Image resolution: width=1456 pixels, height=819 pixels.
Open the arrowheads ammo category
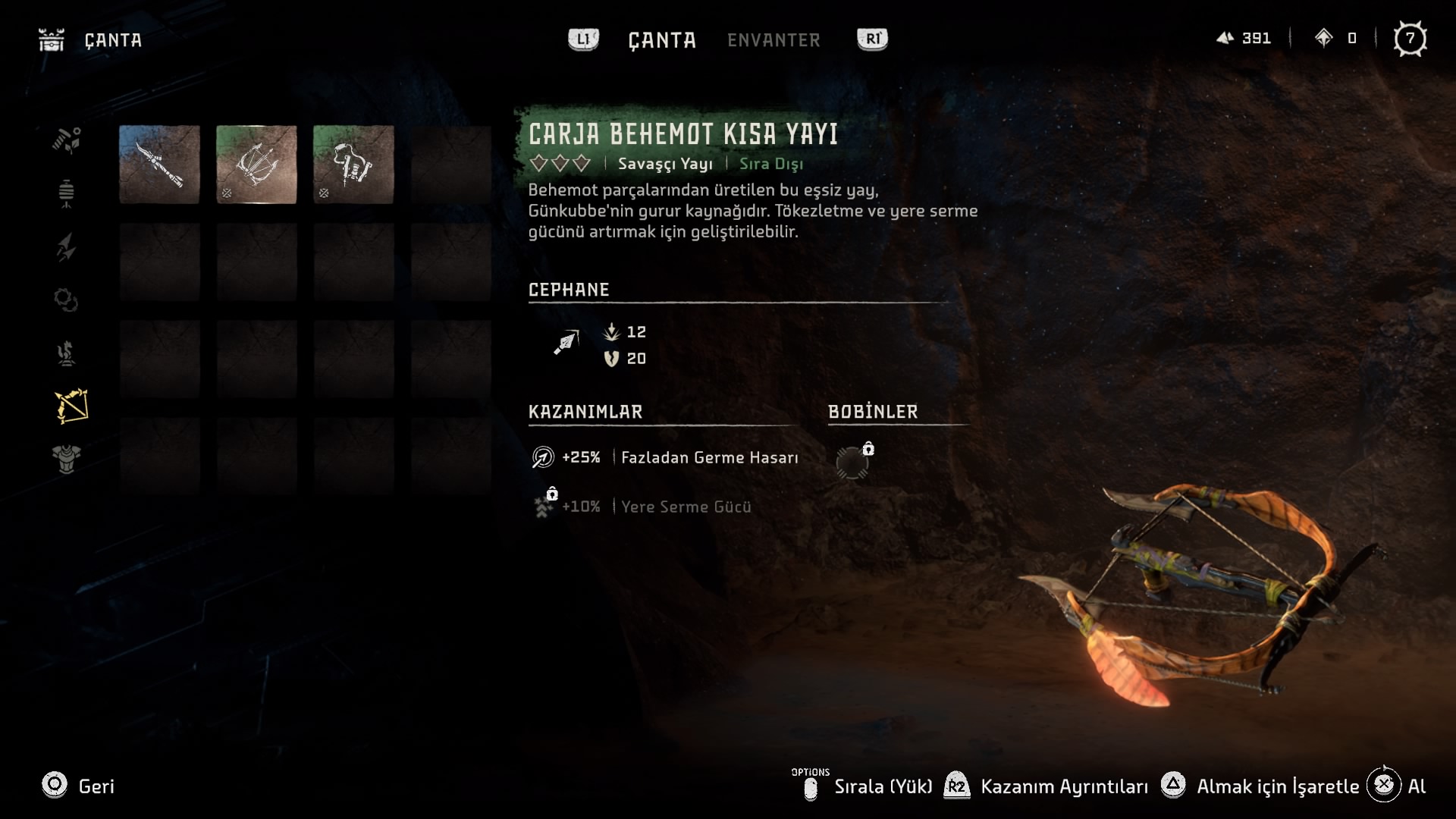click(67, 247)
